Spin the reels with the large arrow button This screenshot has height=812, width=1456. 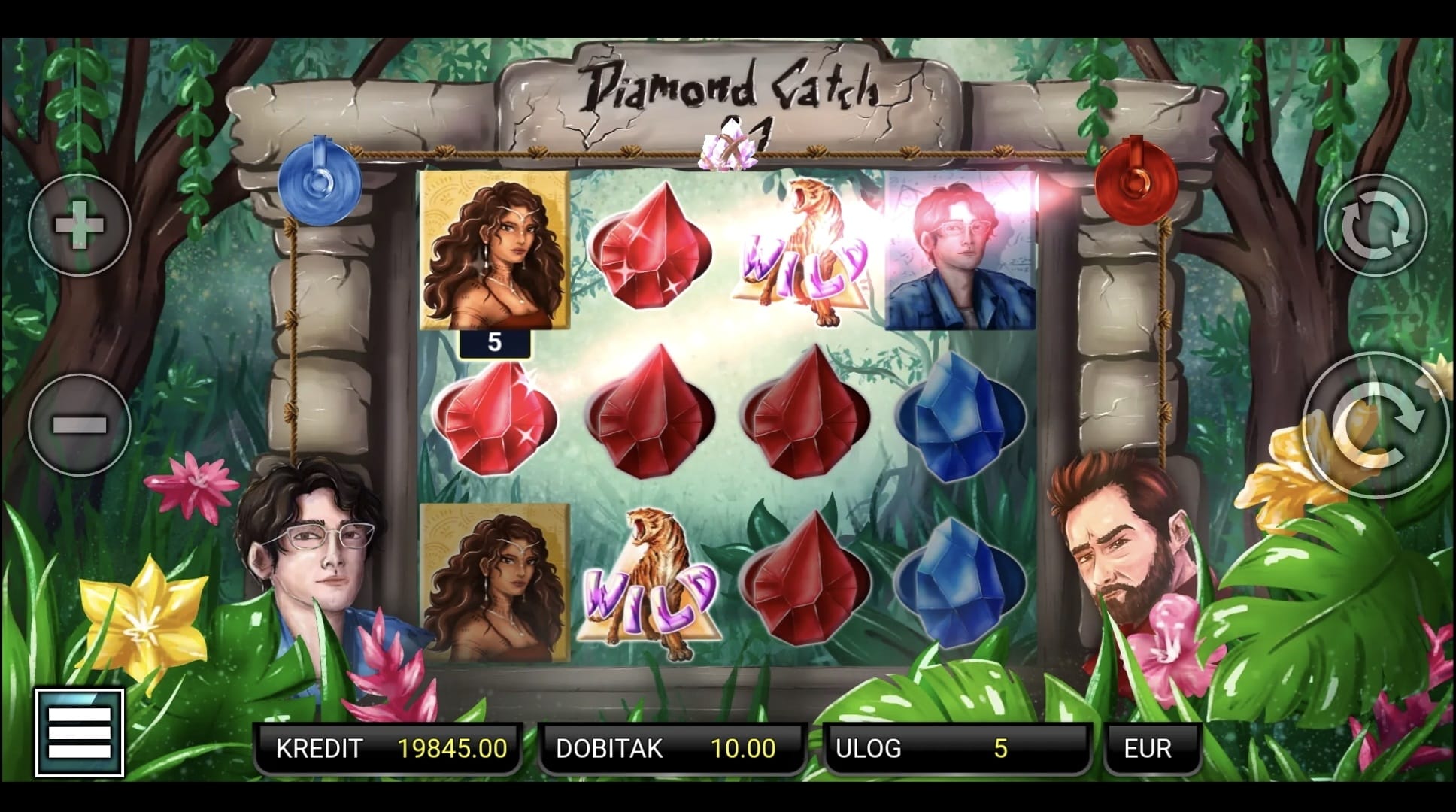1376,426
